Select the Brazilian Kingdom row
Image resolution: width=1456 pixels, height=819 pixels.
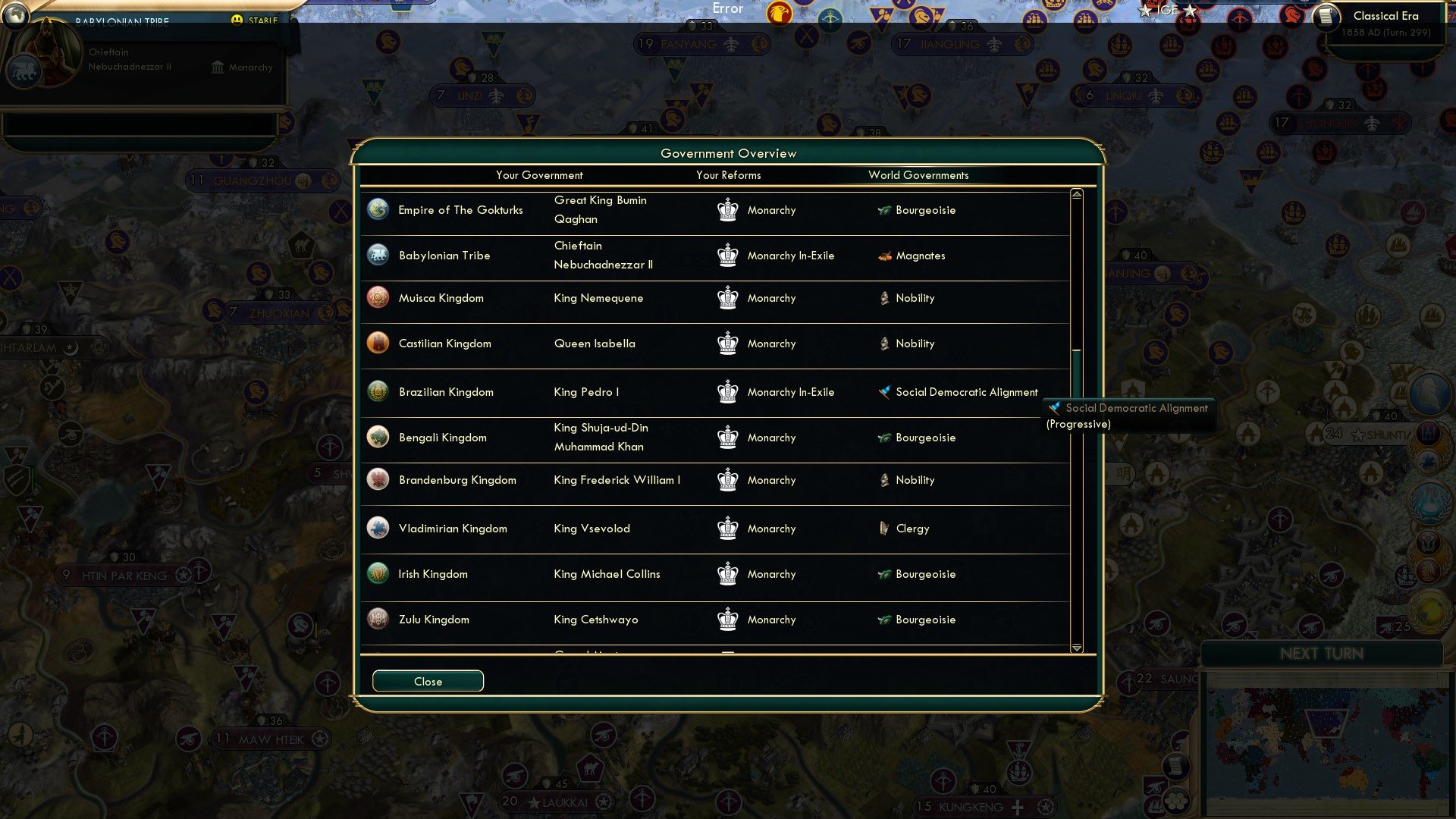[x=446, y=392]
